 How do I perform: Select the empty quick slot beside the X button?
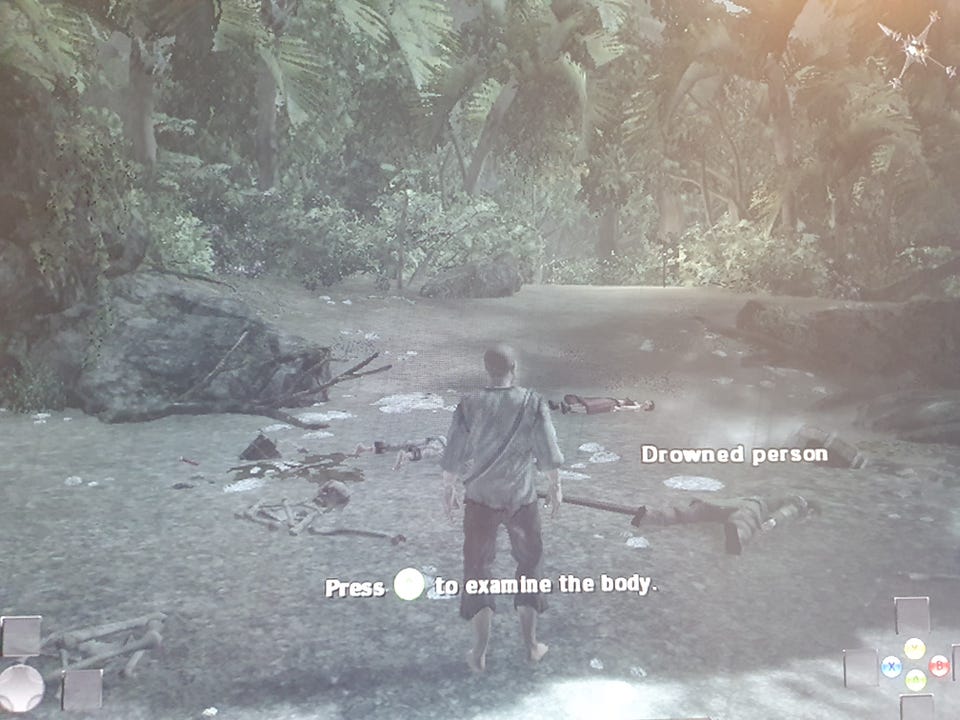click(861, 667)
